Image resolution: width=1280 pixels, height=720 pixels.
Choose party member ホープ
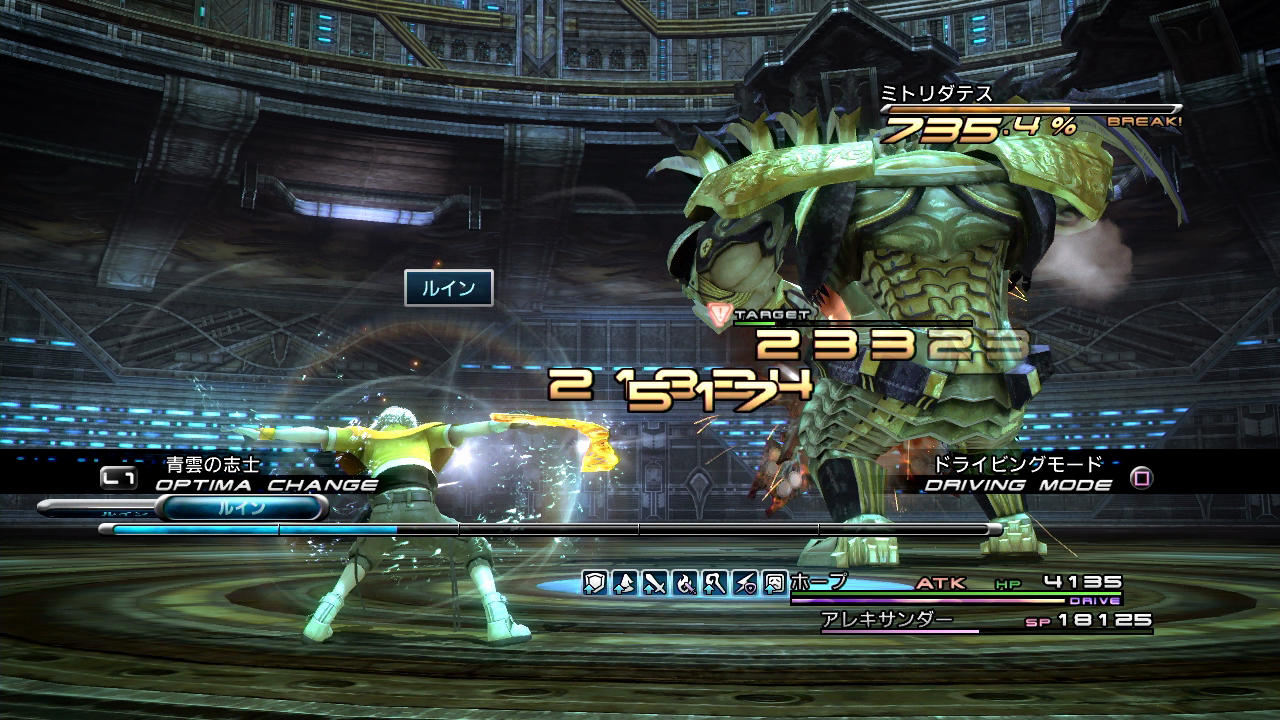(819, 582)
